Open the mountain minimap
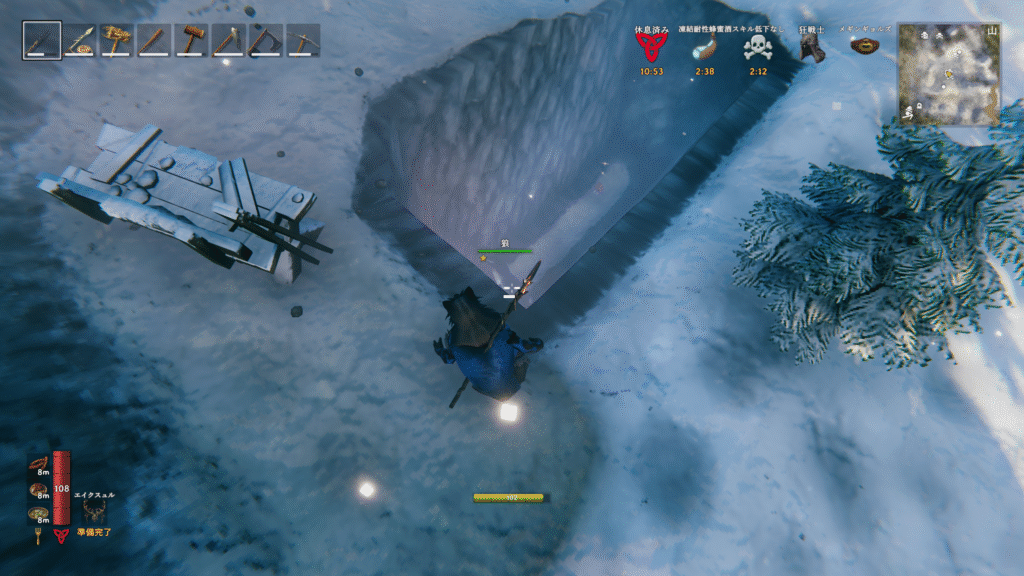 coord(949,75)
